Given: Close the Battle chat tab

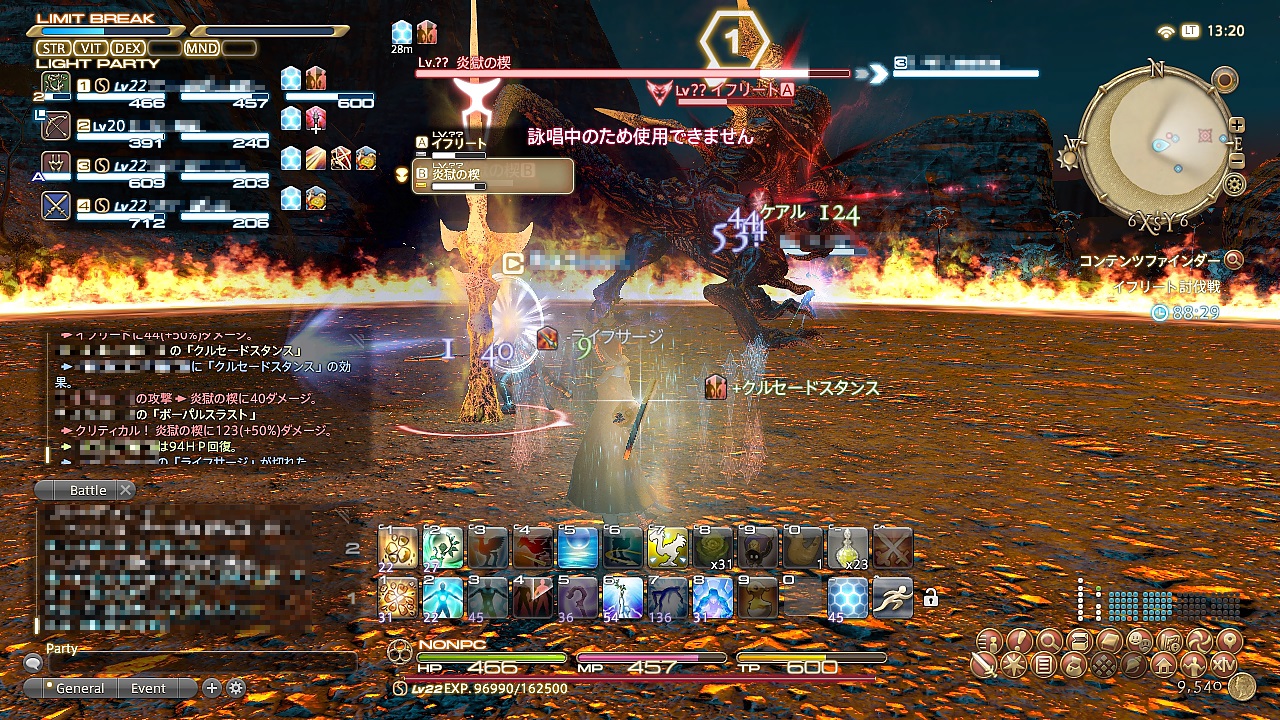Looking at the screenshot, I should (125, 490).
